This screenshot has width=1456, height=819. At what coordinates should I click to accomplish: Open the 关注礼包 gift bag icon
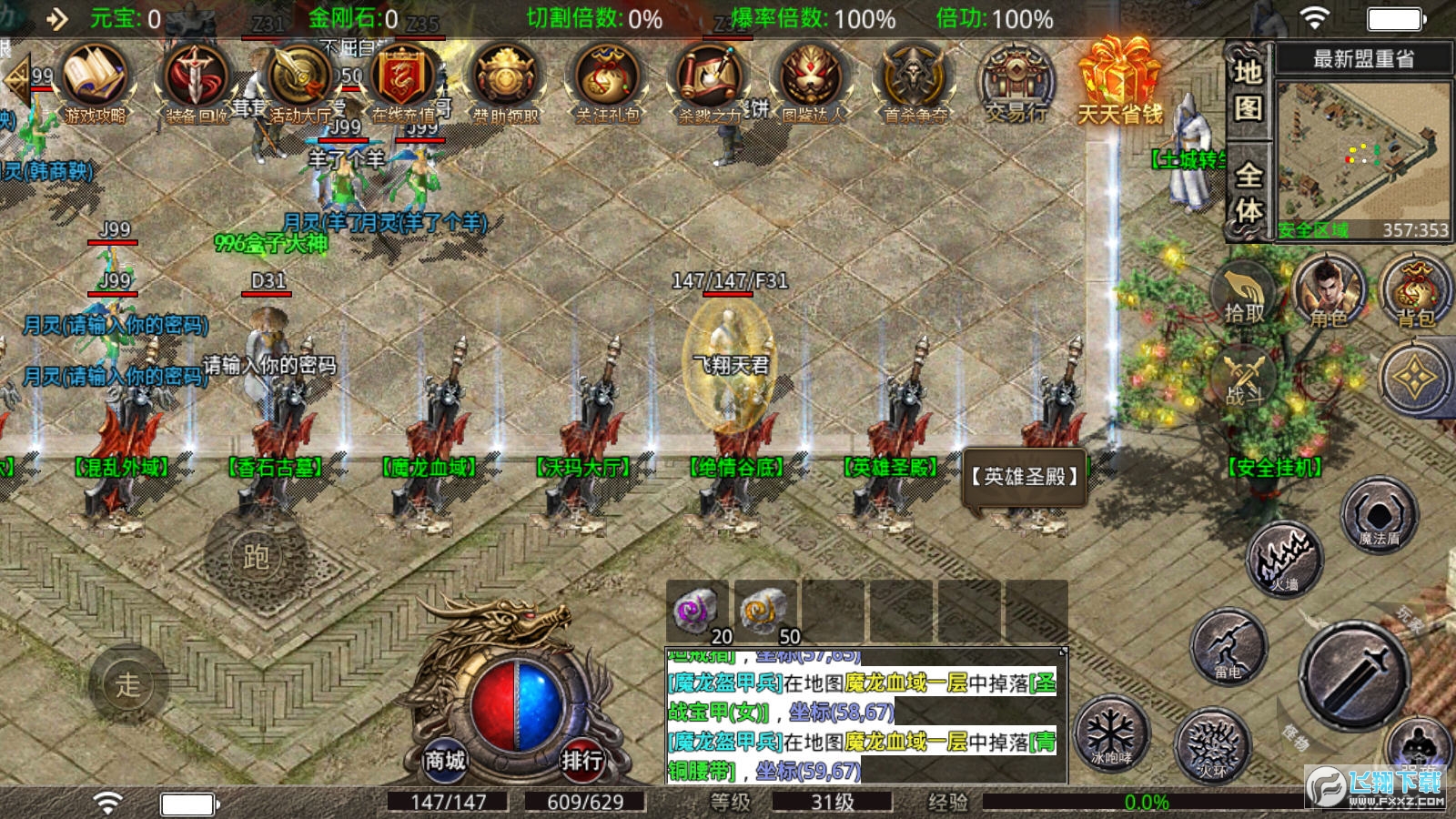point(608,80)
